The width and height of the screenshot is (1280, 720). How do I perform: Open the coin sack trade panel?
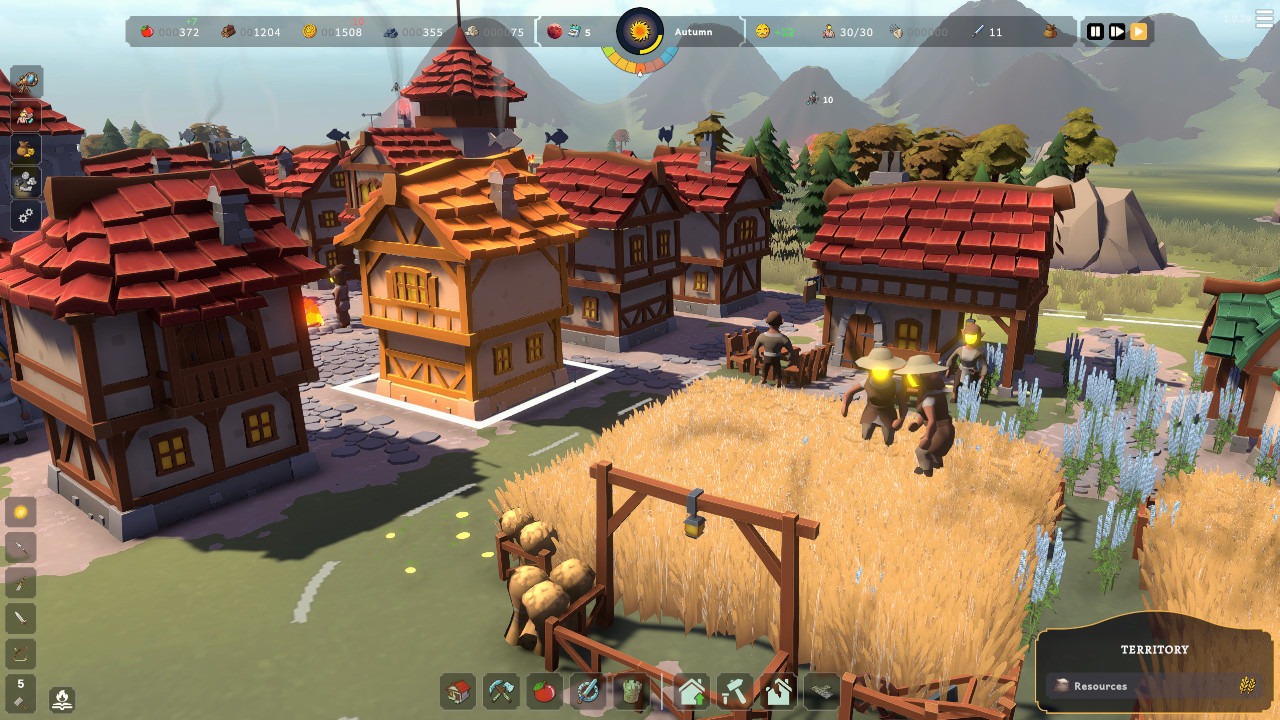27,149
